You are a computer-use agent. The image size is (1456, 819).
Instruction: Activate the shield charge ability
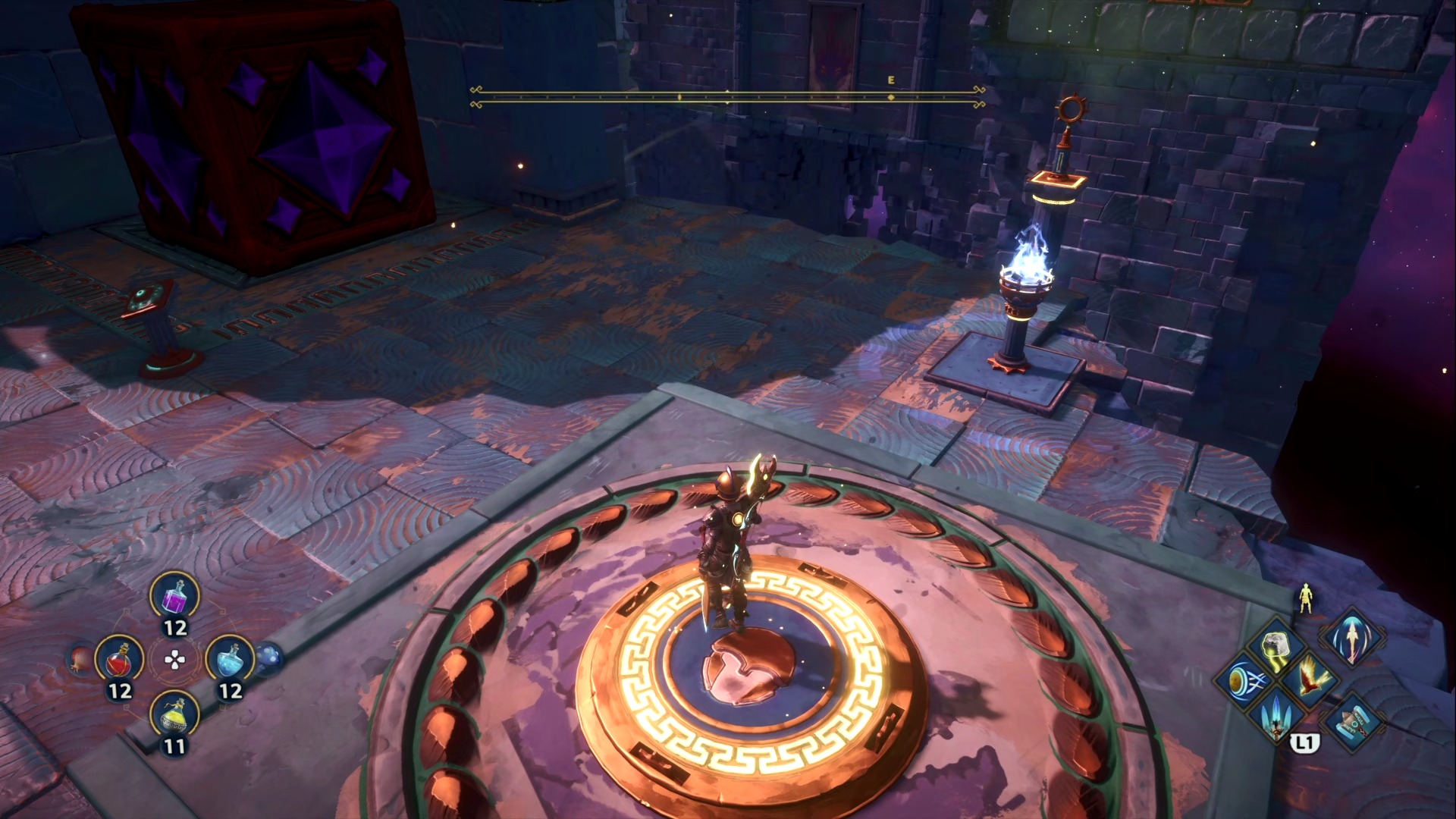pyautogui.click(x=1244, y=680)
